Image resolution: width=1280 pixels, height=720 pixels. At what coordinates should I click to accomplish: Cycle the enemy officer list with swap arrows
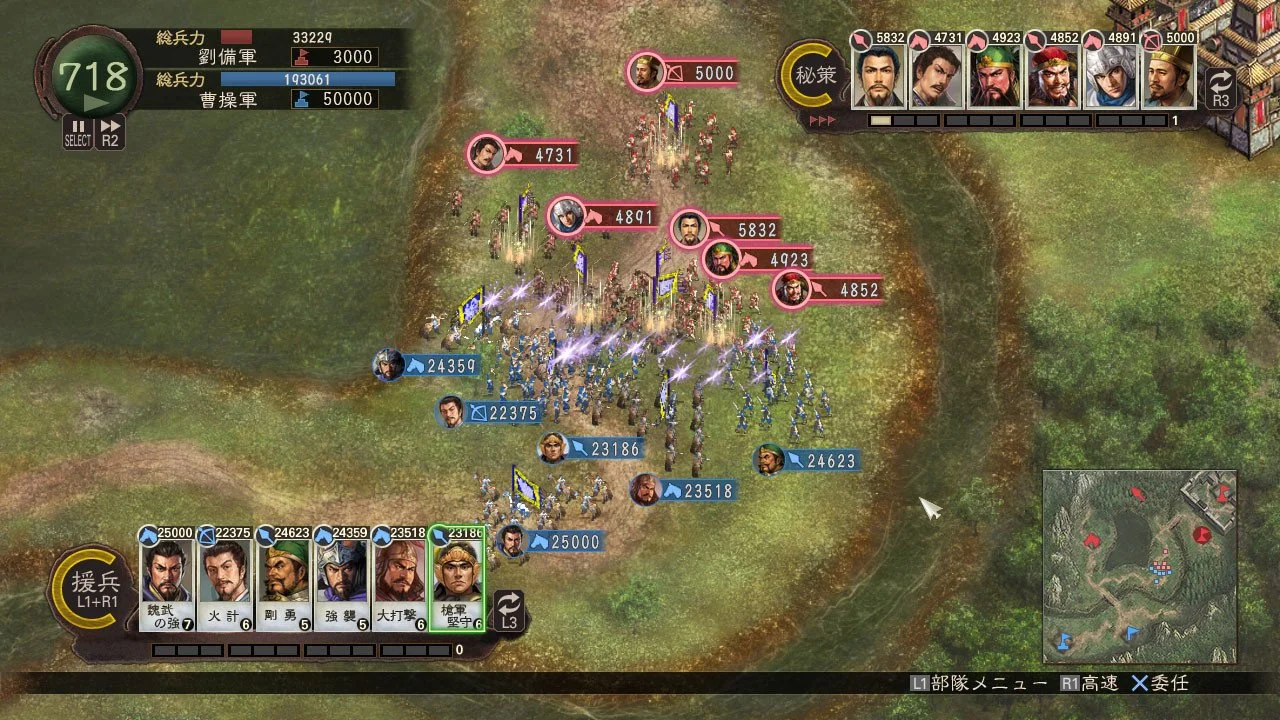(x=1220, y=88)
